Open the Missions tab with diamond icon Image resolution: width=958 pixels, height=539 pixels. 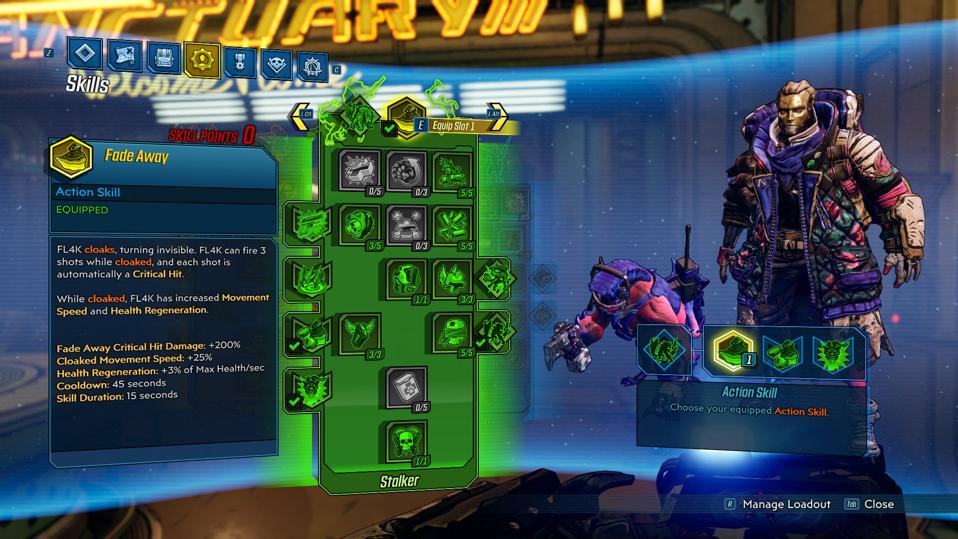[84, 56]
